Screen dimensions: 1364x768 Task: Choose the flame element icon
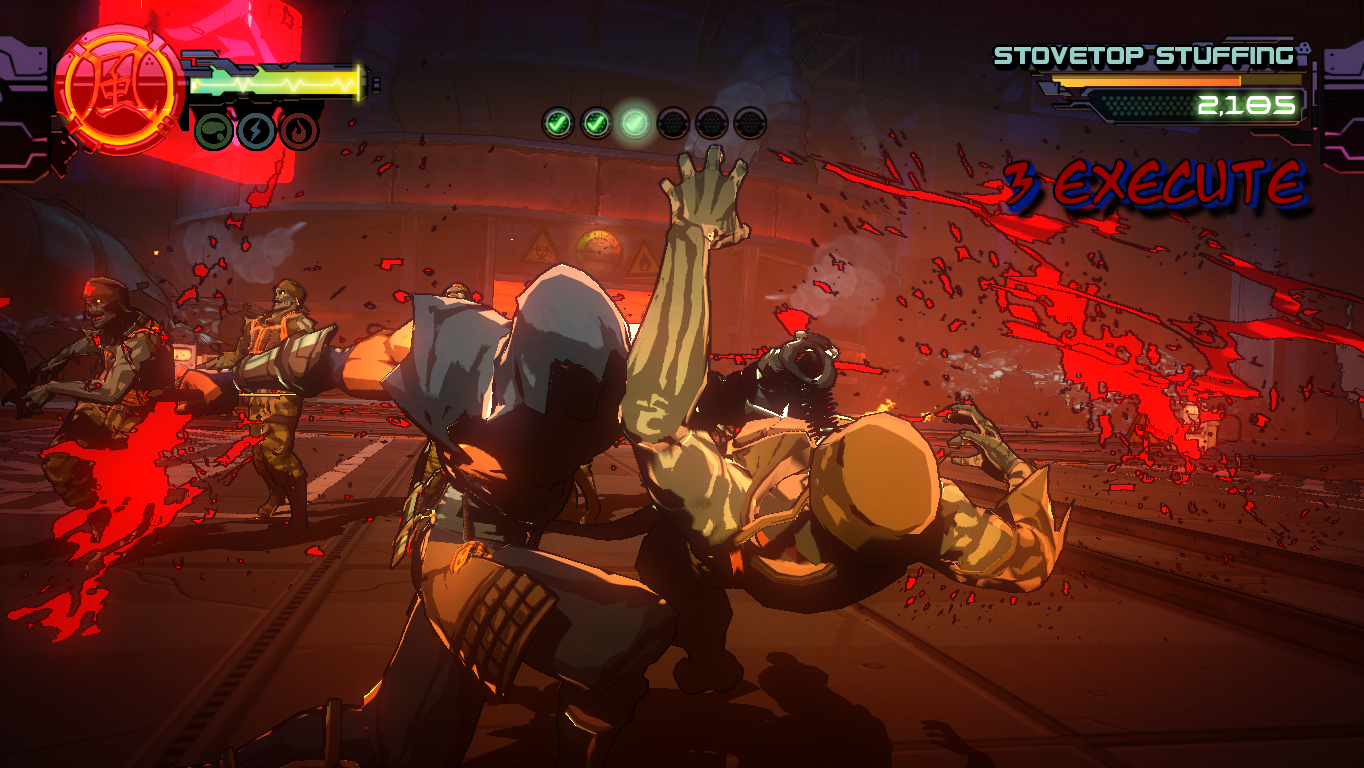[x=299, y=130]
